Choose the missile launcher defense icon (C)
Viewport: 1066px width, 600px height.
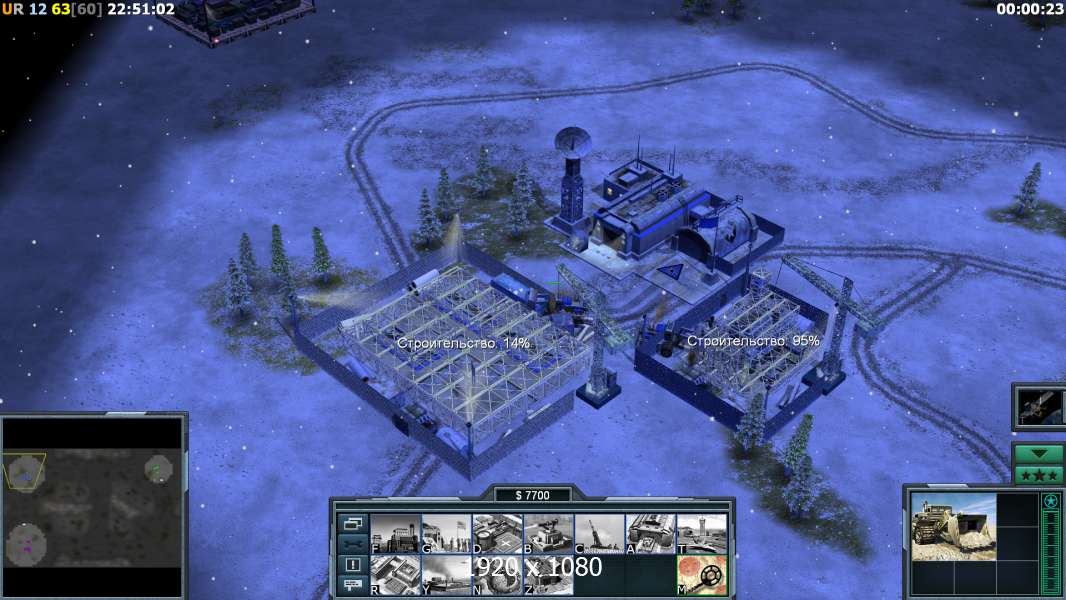pos(599,534)
